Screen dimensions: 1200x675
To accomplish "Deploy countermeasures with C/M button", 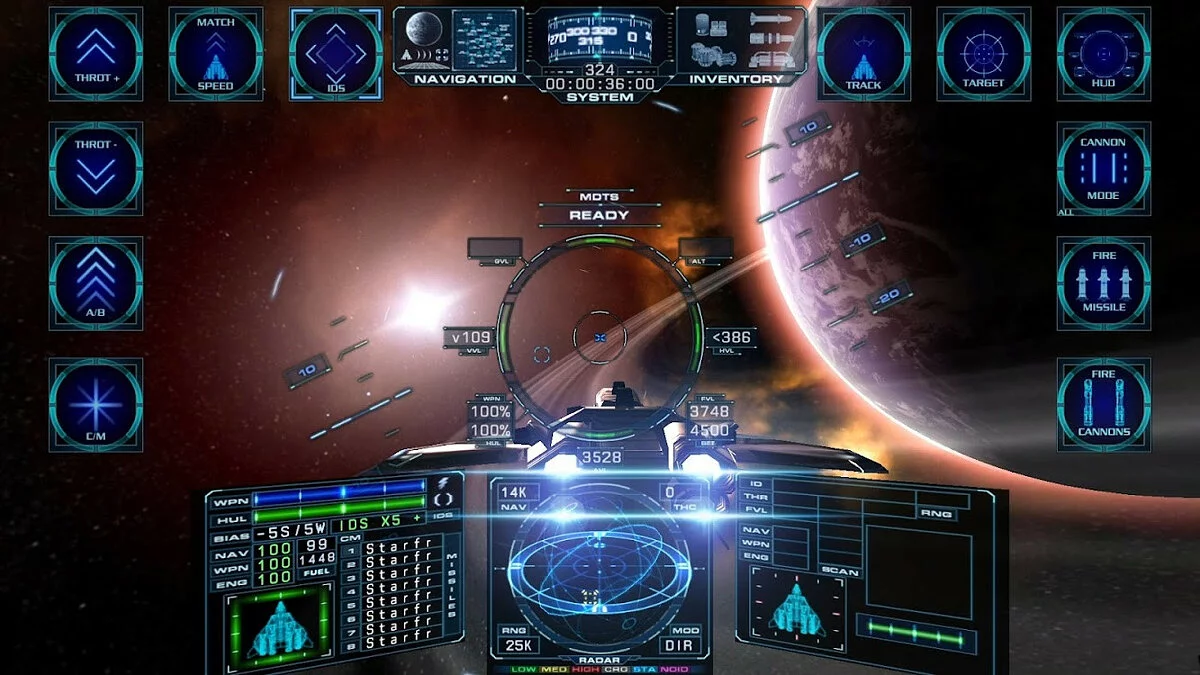I will (96, 404).
